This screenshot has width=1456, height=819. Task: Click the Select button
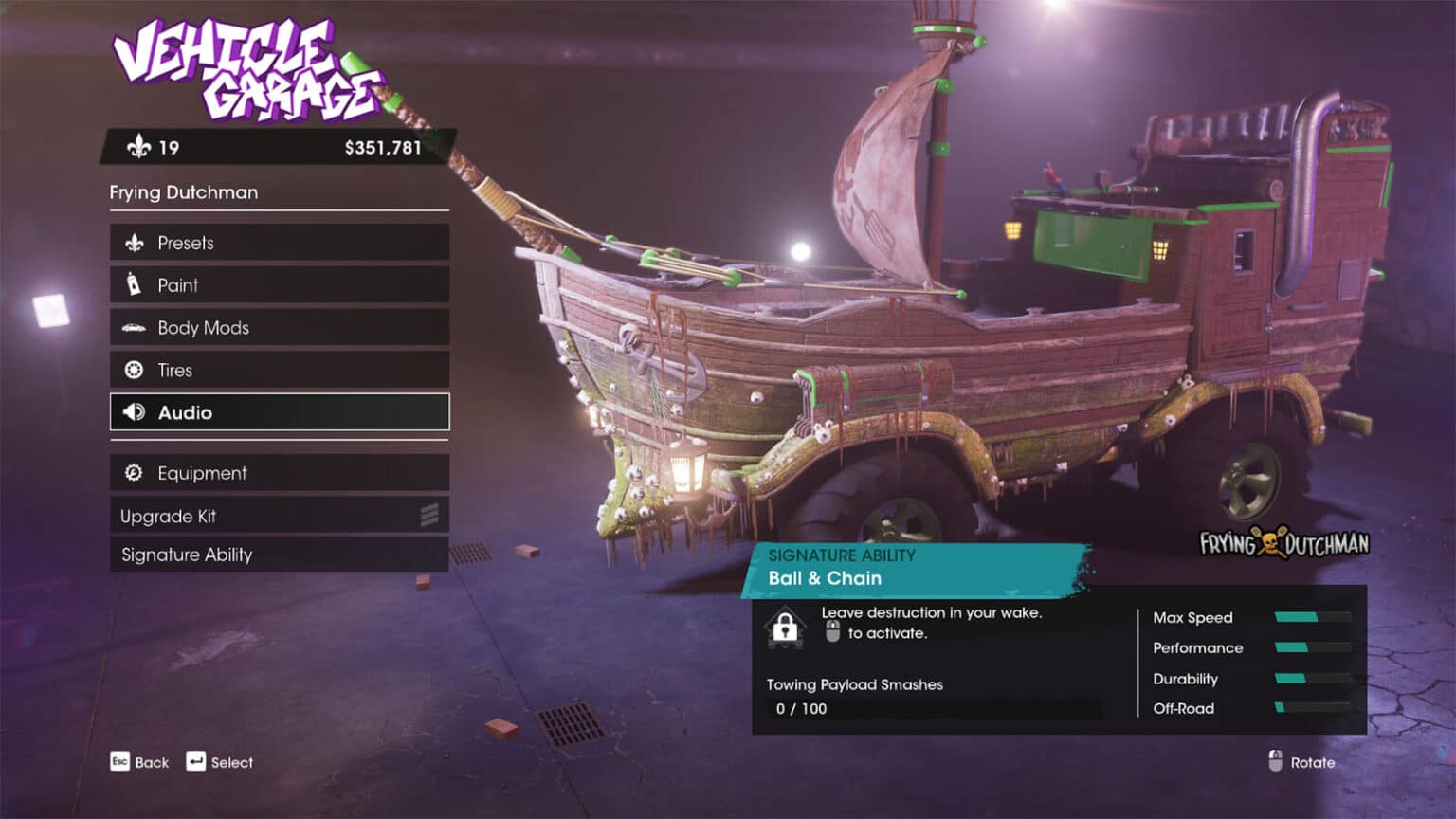220,762
